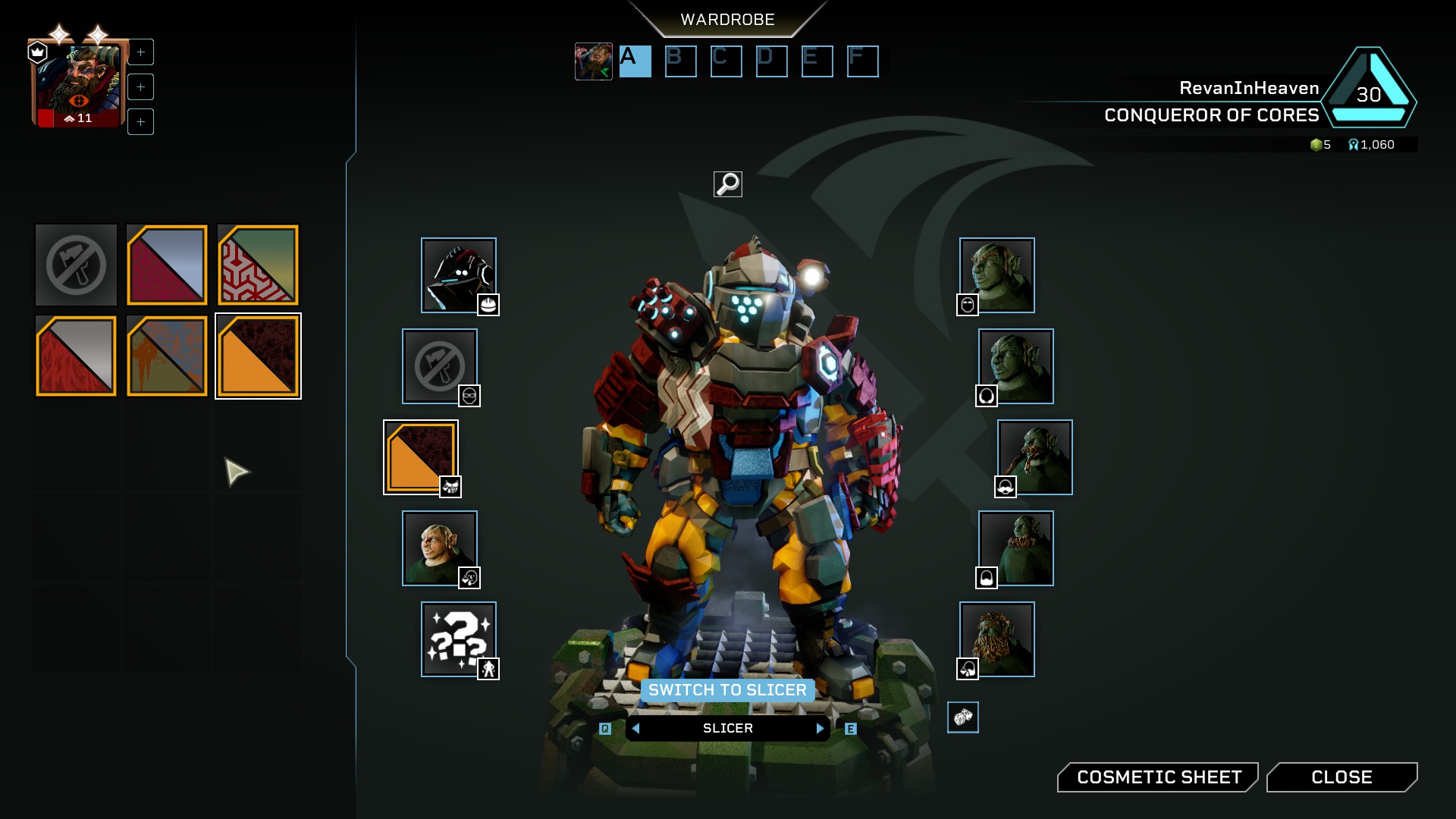Cycle to the next item with right arrow
1456x819 pixels.
pos(820,728)
